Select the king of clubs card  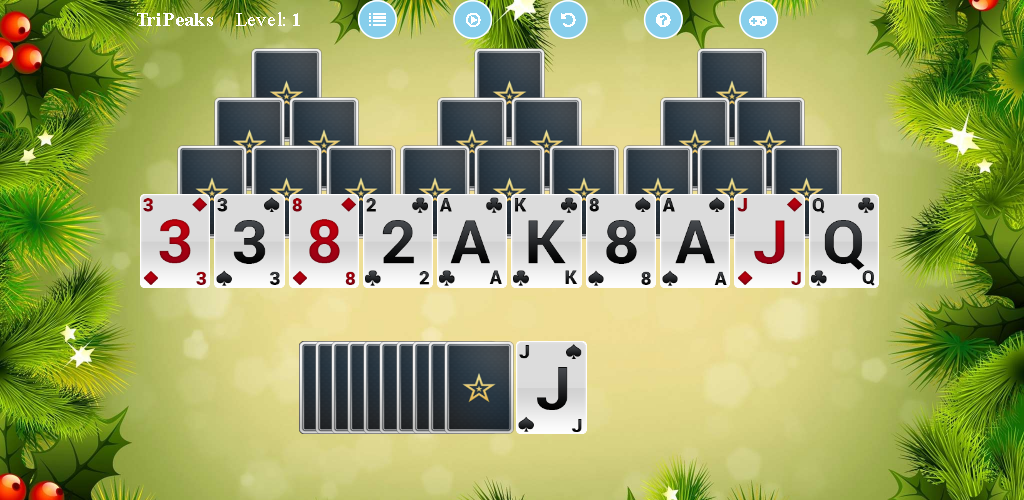point(546,242)
